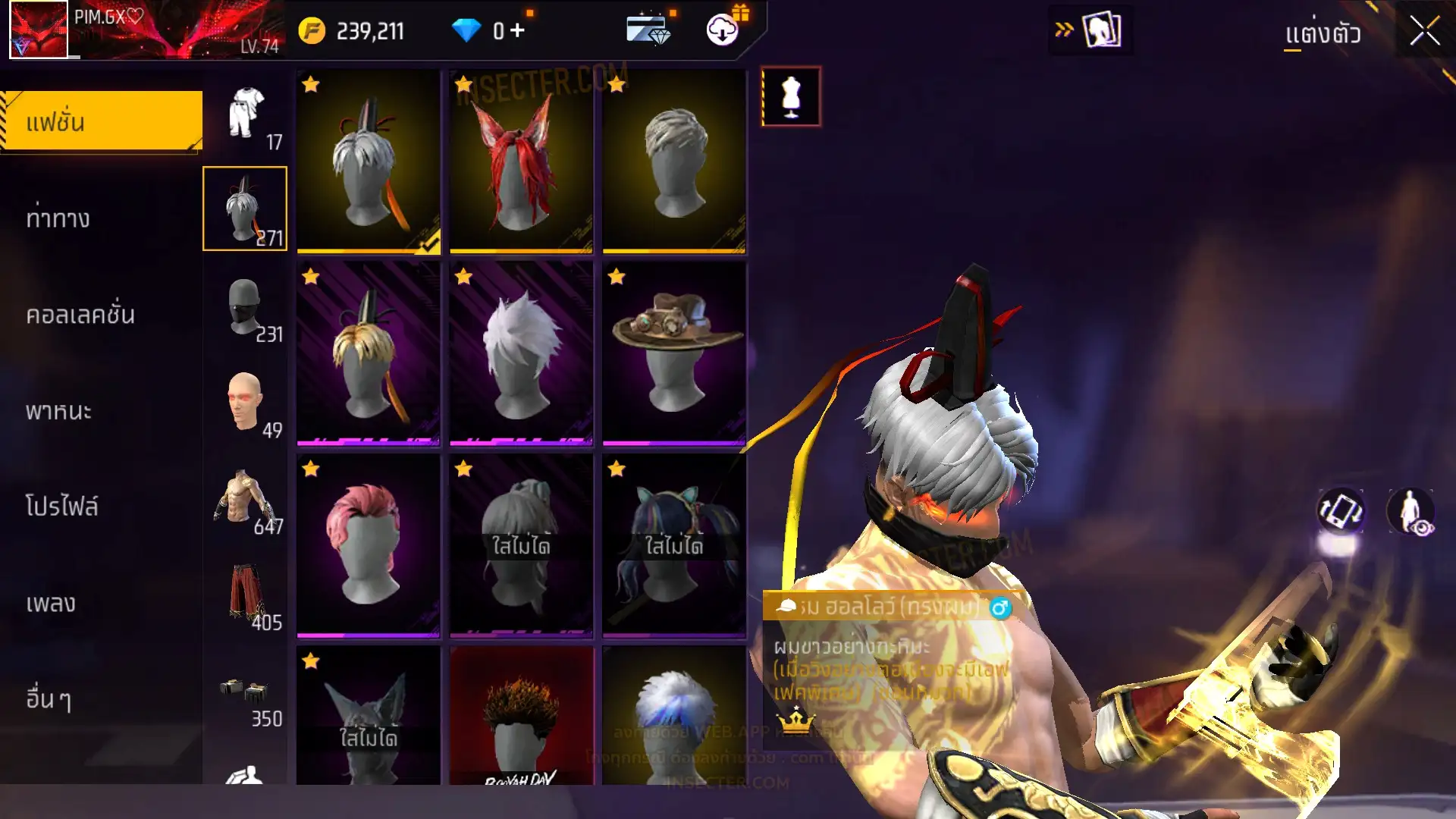The image size is (1456, 819).
Task: Select the pink hairstyle
Action: click(x=368, y=545)
